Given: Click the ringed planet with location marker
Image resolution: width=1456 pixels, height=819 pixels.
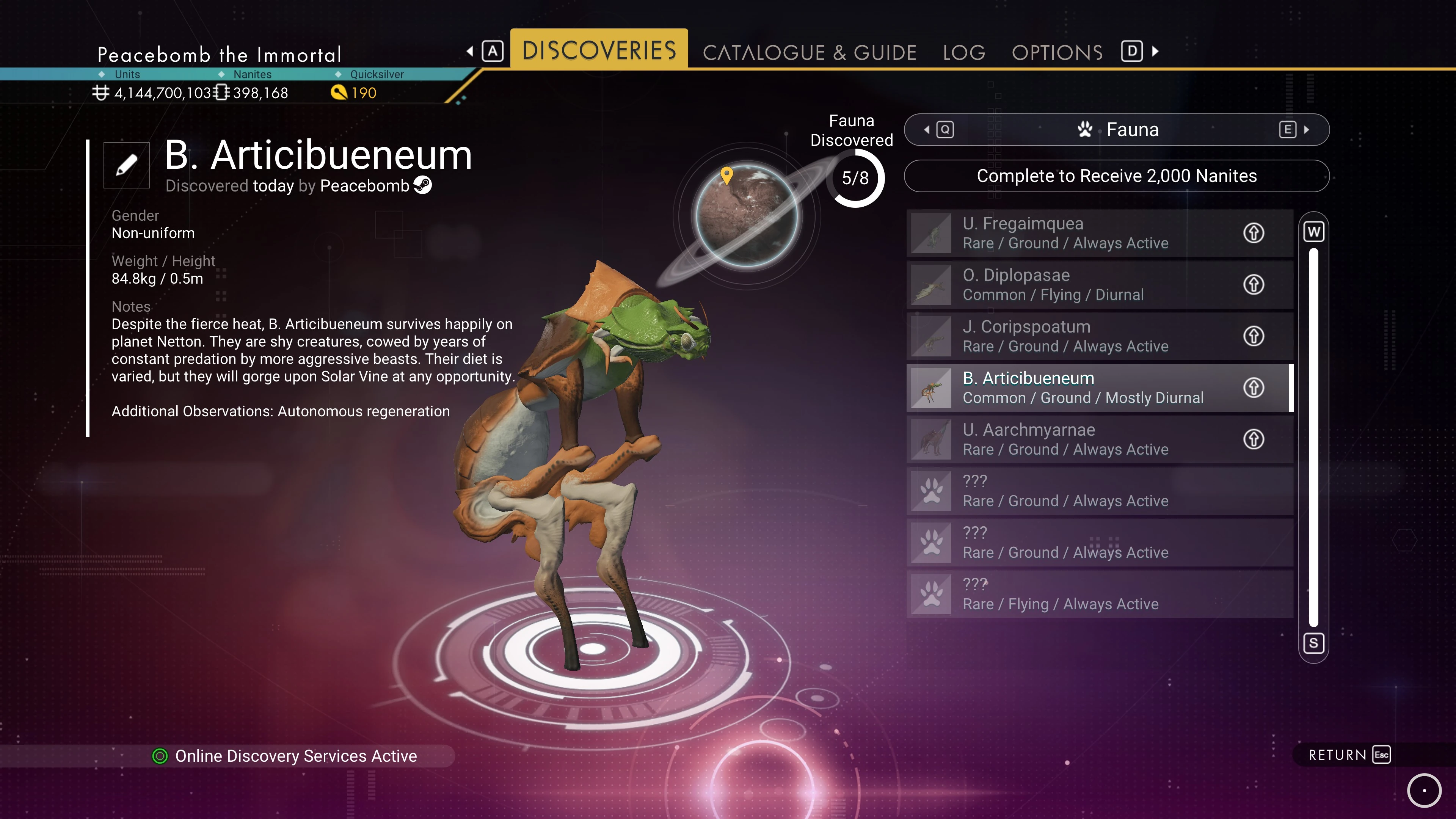Looking at the screenshot, I should pyautogui.click(x=746, y=216).
